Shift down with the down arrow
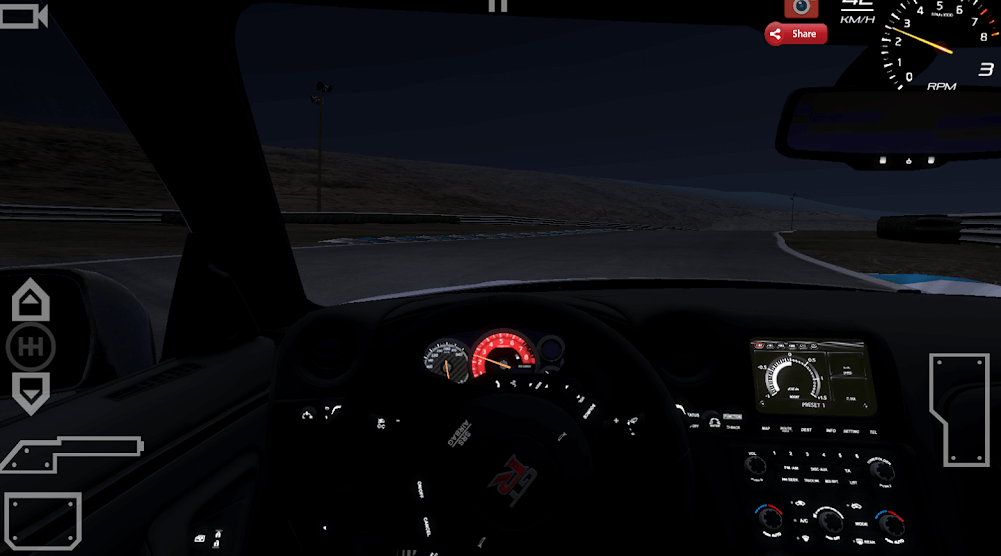 (30, 391)
